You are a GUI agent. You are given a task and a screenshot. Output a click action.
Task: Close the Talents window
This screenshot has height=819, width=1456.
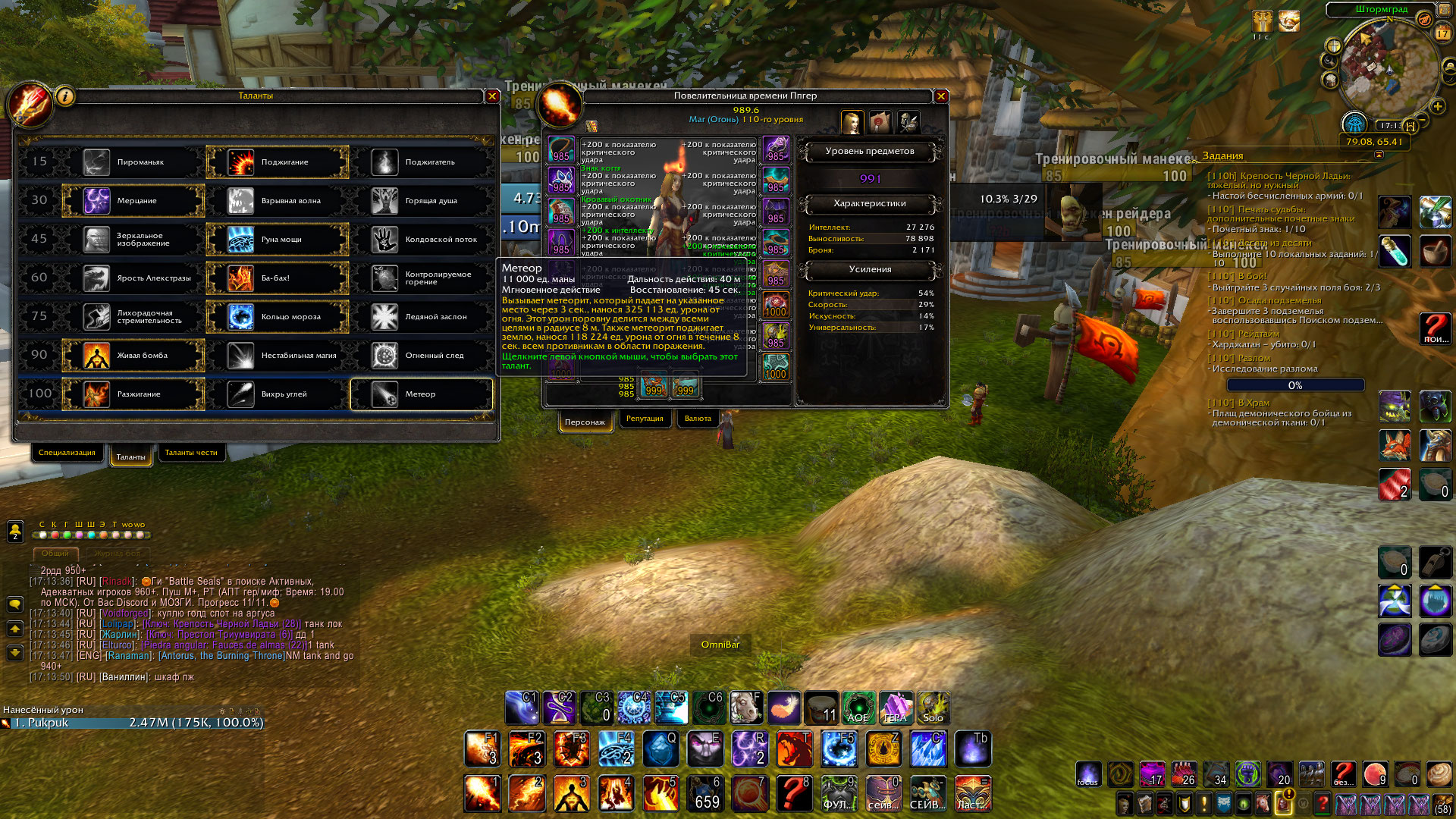tap(492, 96)
